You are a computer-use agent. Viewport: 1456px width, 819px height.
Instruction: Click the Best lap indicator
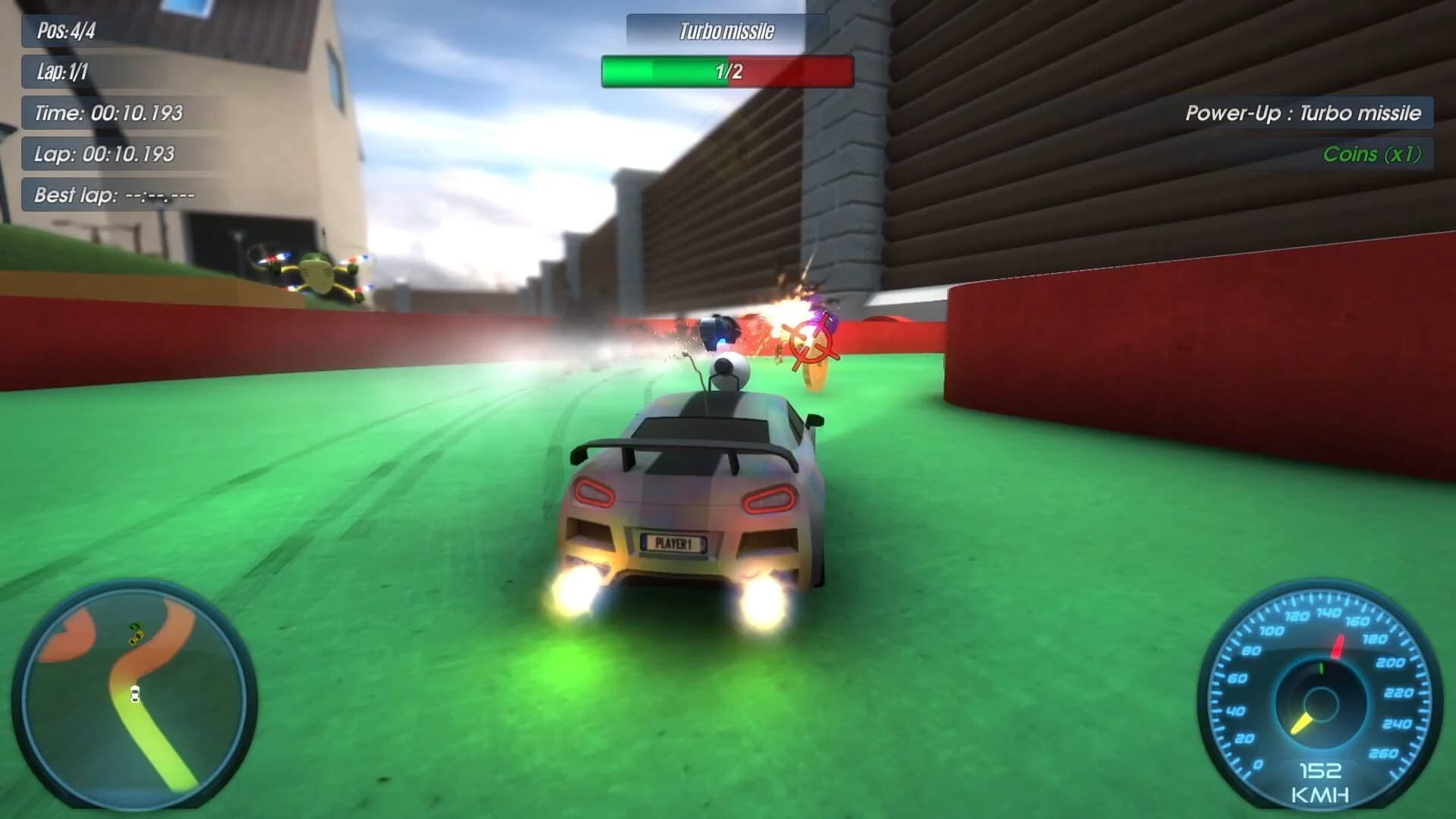pyautogui.click(x=112, y=196)
